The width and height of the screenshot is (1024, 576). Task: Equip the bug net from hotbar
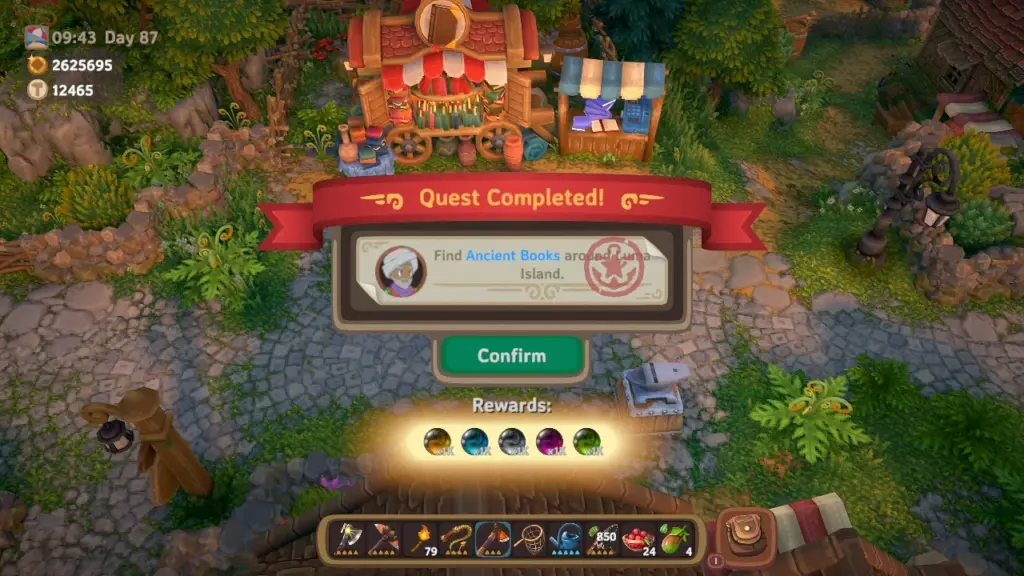pyautogui.click(x=530, y=539)
